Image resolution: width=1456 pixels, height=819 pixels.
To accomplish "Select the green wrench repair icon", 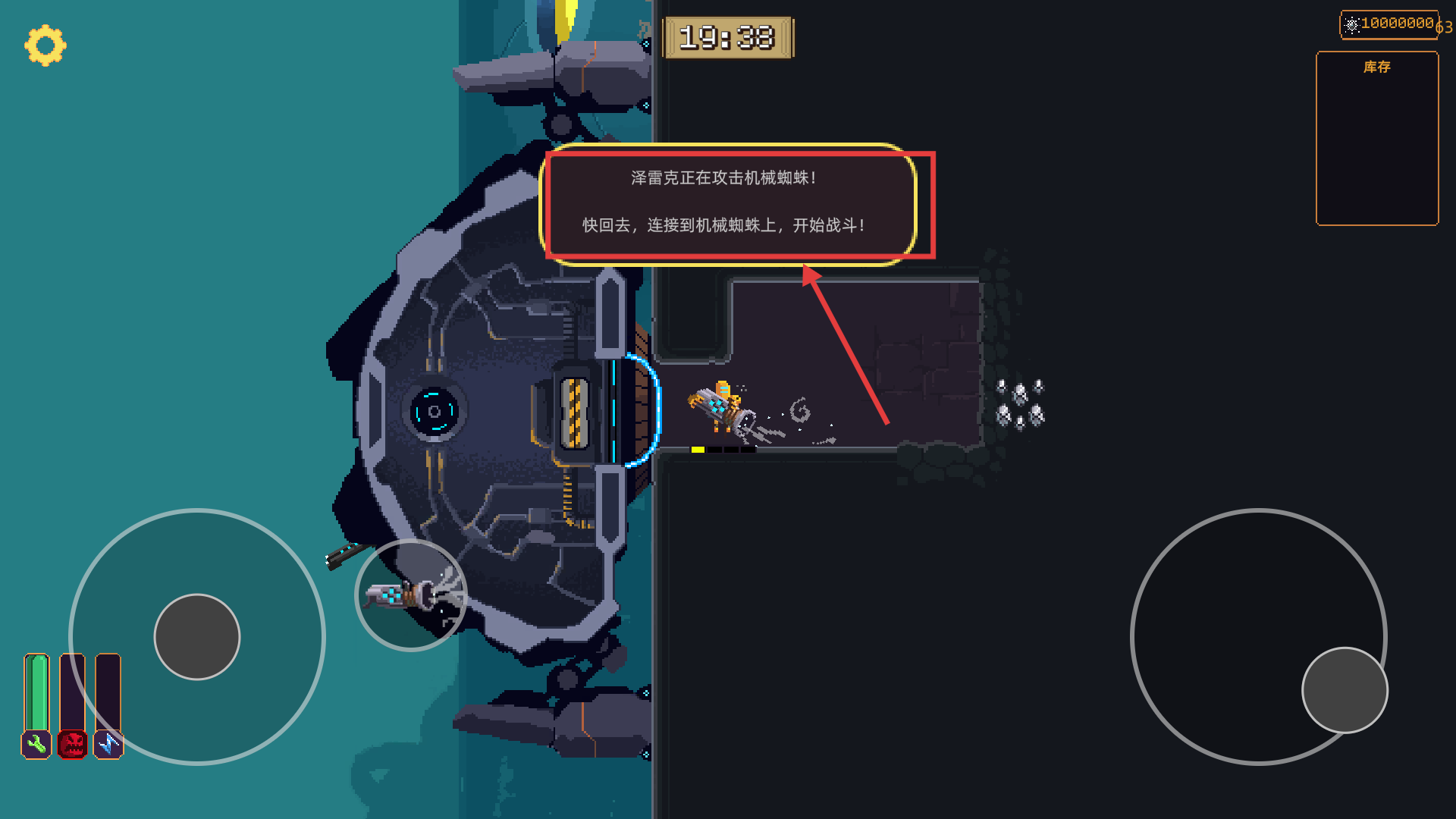I will 36,745.
